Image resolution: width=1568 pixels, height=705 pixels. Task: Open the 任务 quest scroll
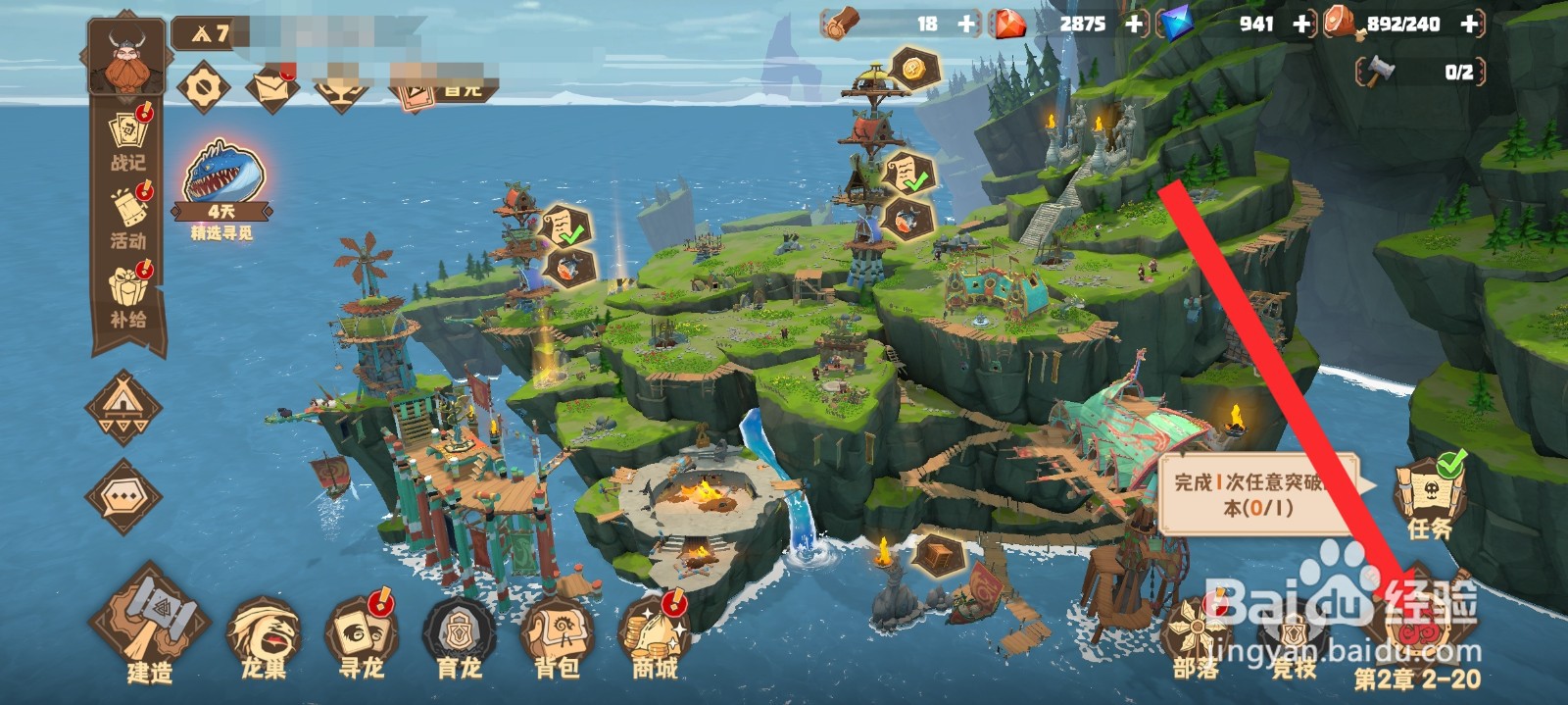click(x=1429, y=498)
